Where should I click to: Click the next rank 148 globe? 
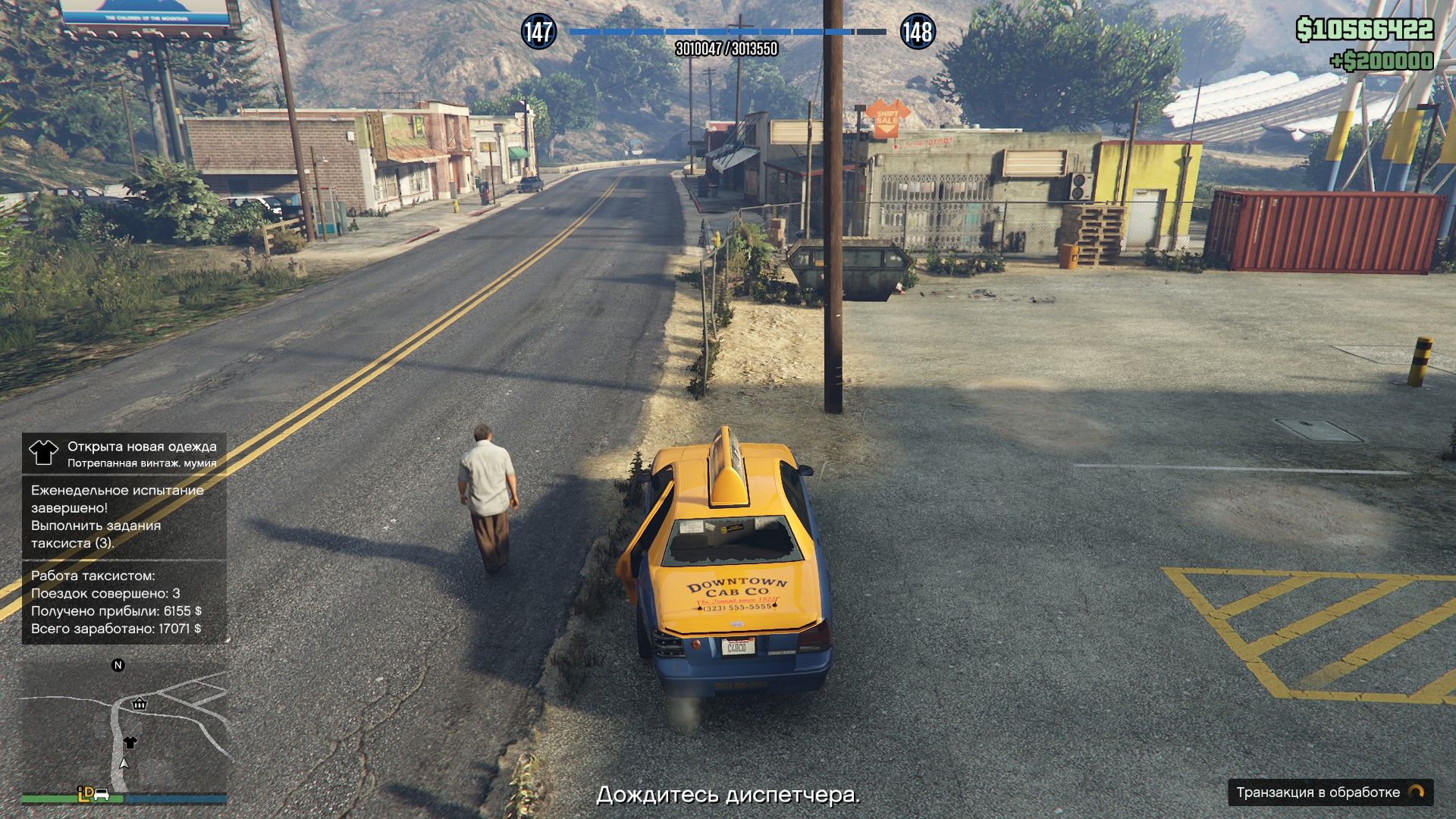tap(917, 32)
